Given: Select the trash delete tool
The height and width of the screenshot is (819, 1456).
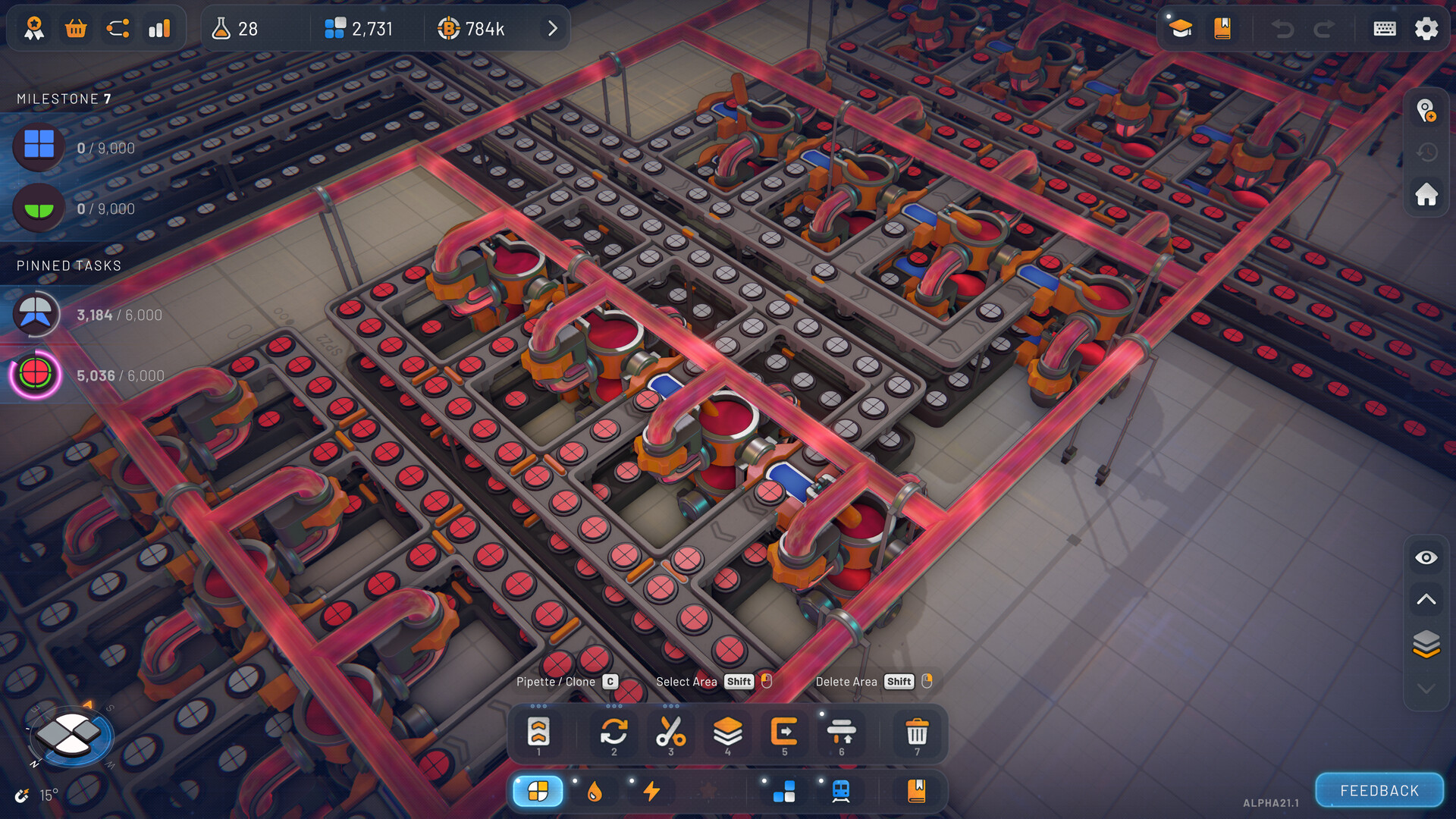Looking at the screenshot, I should pos(917,732).
